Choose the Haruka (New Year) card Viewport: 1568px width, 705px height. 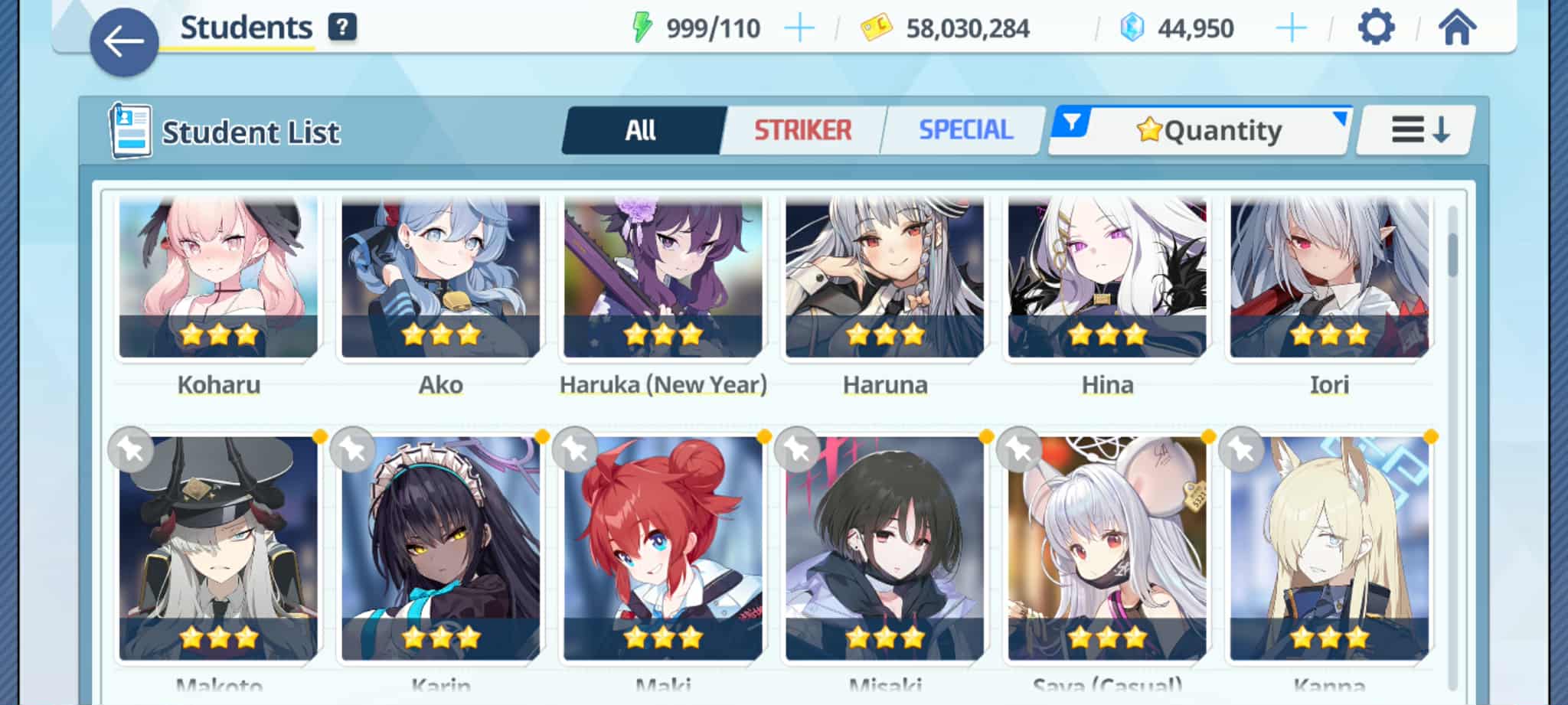(x=662, y=277)
